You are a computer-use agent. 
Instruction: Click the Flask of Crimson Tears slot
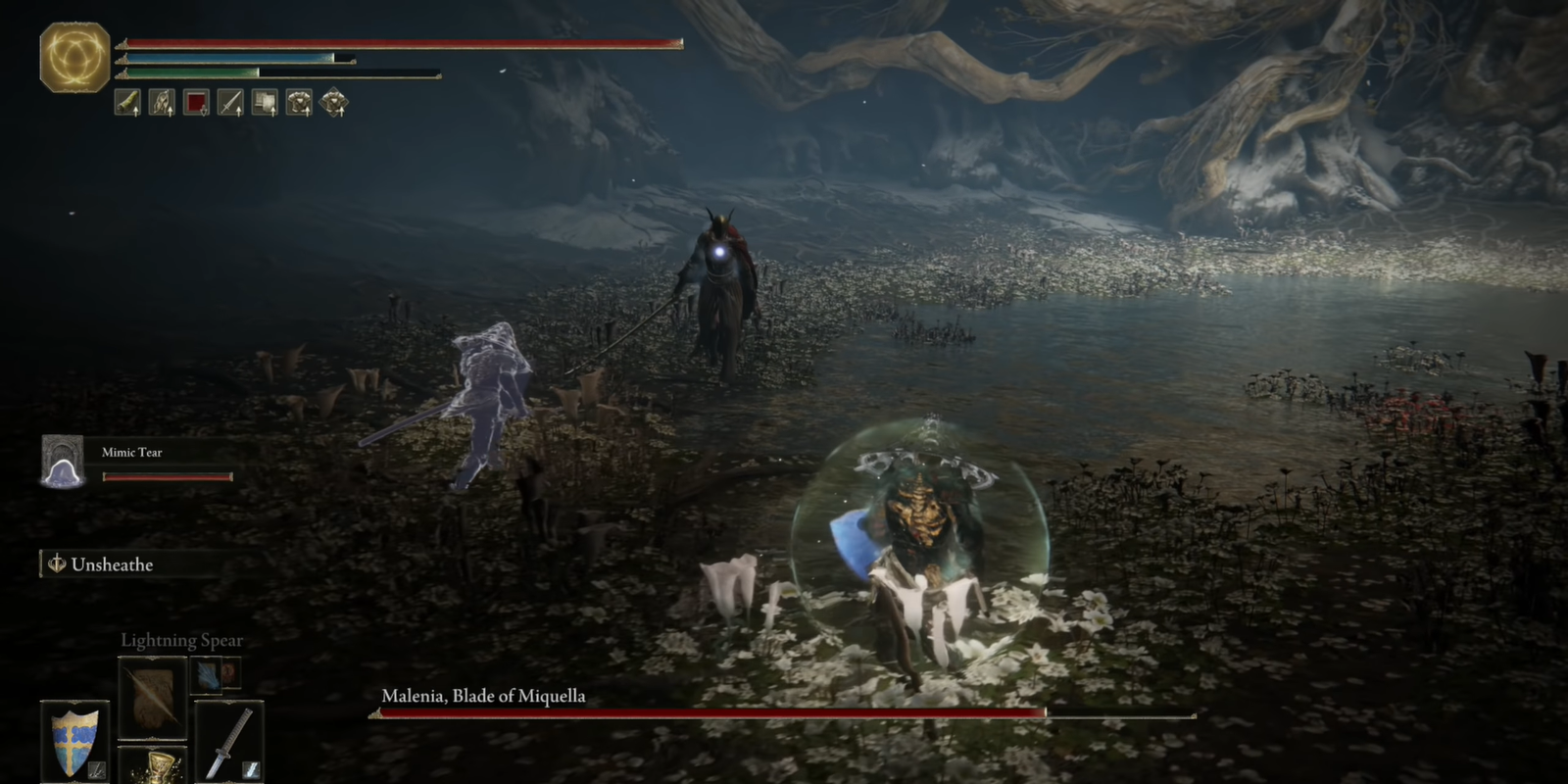[159, 770]
